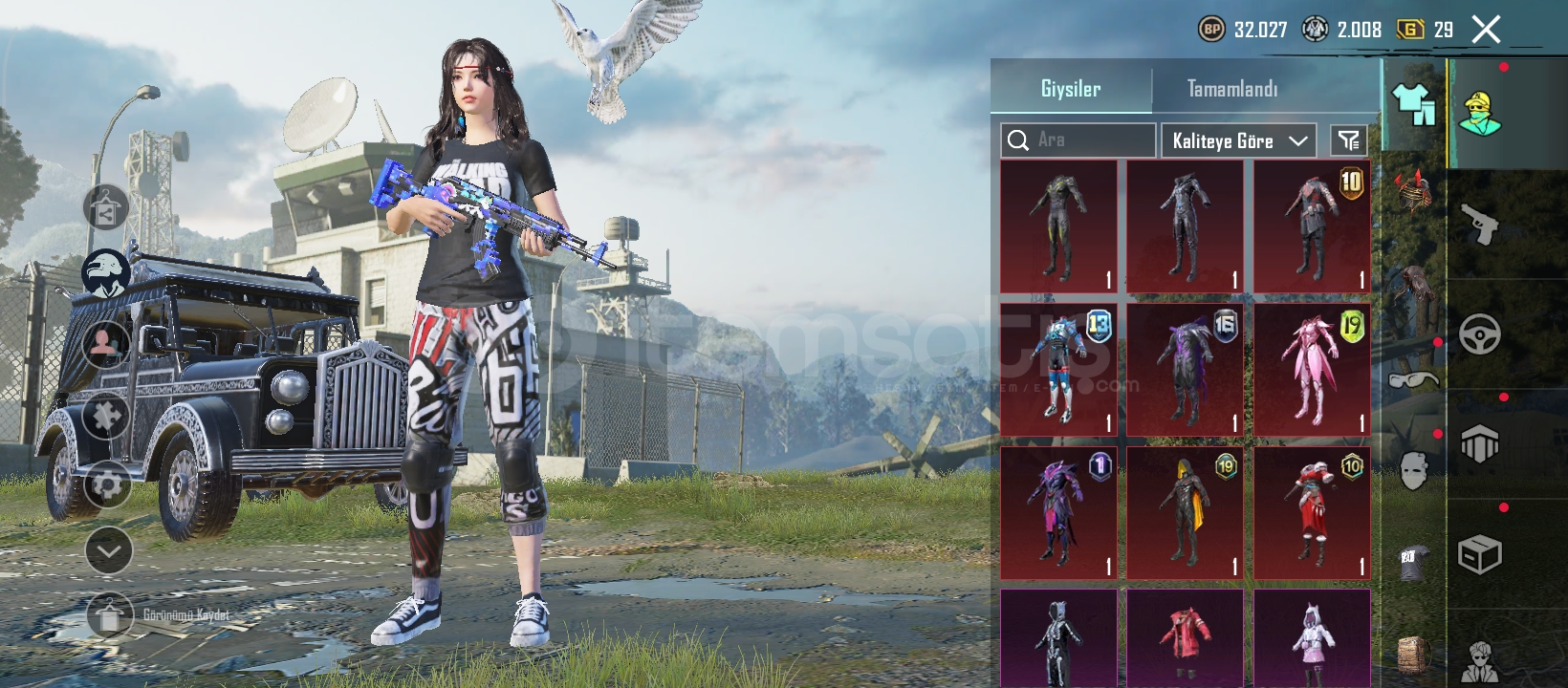This screenshot has width=1568, height=688.
Task: Click the Görünümü Kaydet button
Action: pos(109,615)
